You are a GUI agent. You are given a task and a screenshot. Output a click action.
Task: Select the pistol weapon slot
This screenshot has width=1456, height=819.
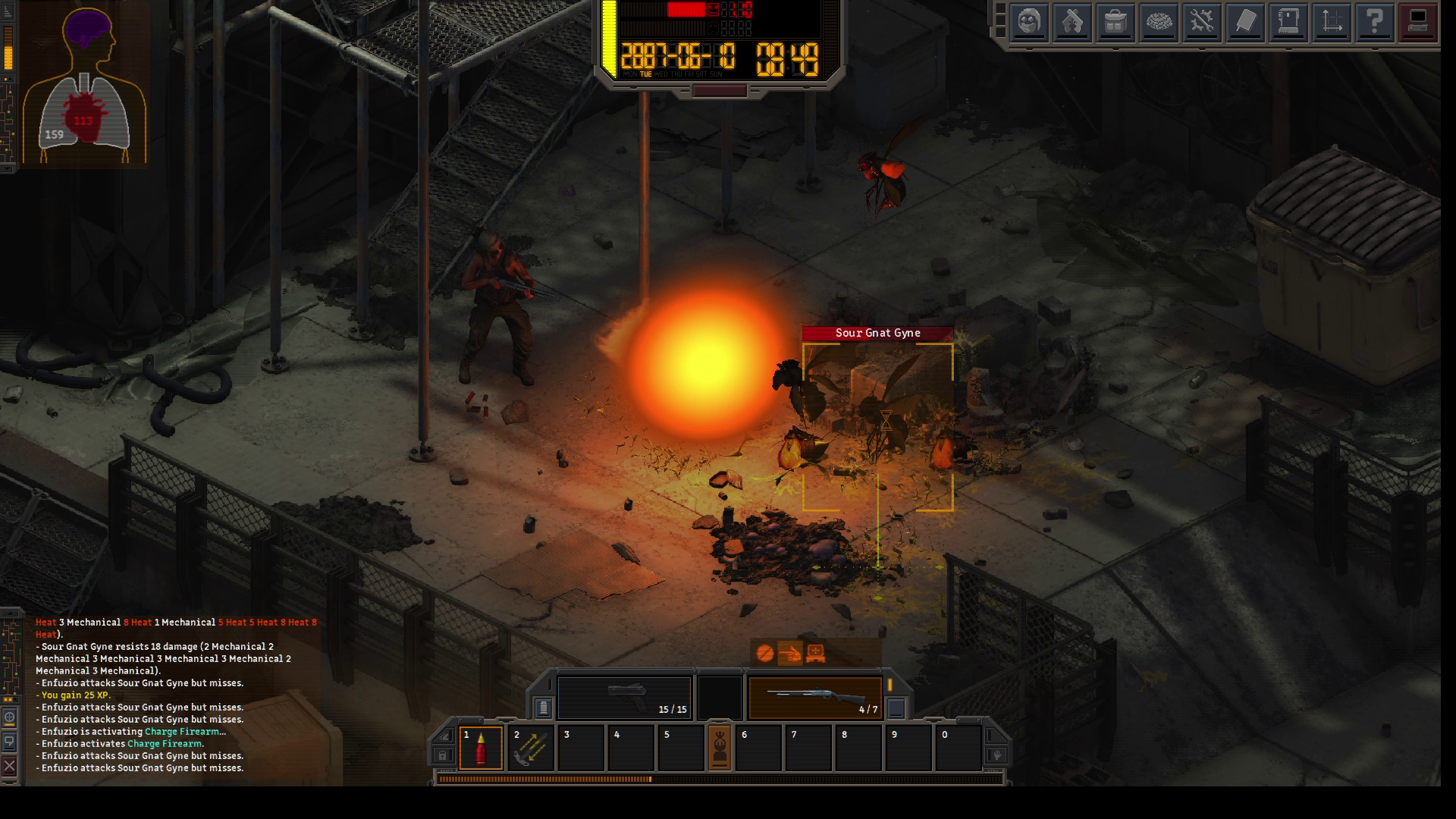624,697
